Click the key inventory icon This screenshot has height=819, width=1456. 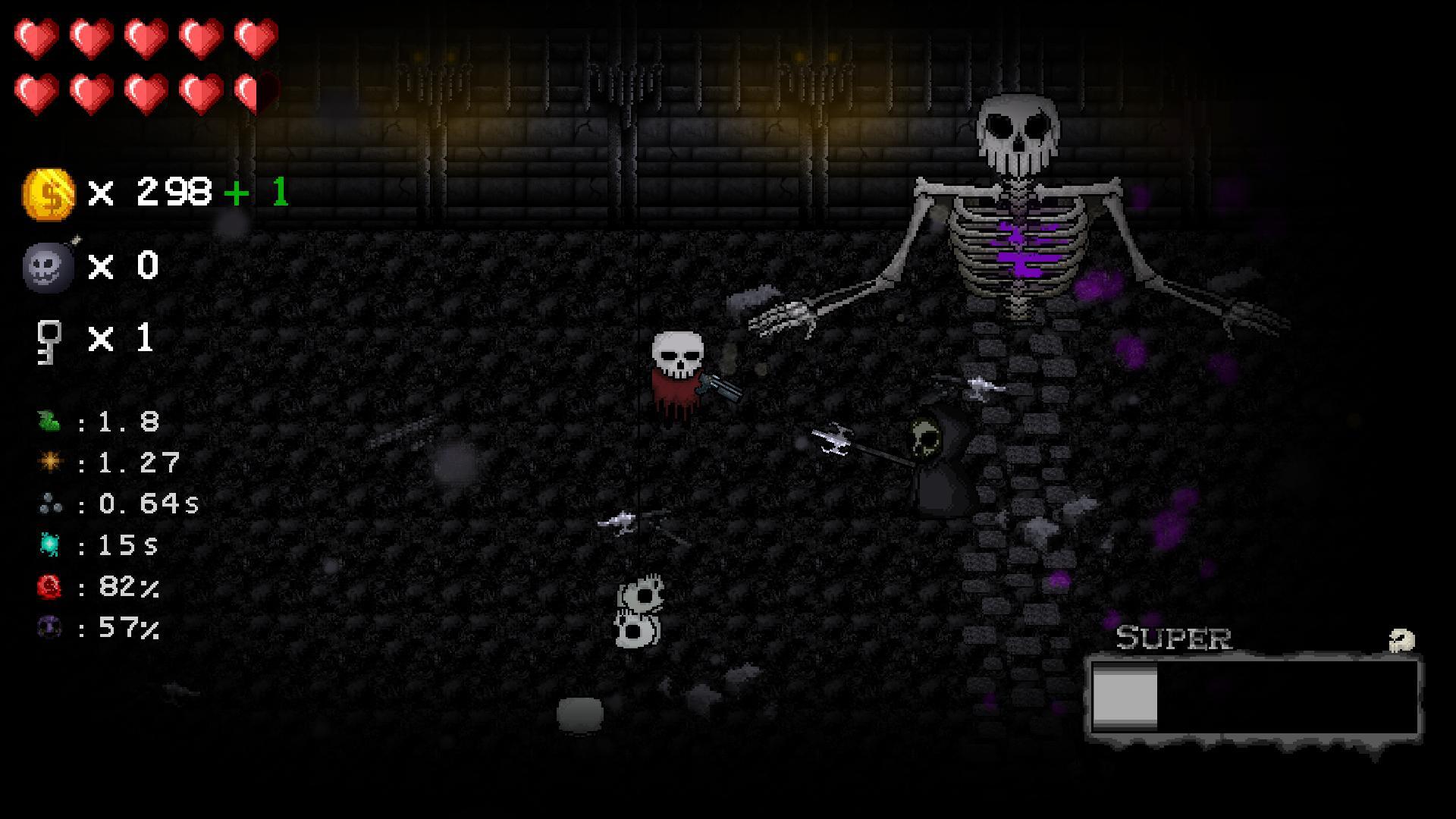pyautogui.click(x=47, y=341)
